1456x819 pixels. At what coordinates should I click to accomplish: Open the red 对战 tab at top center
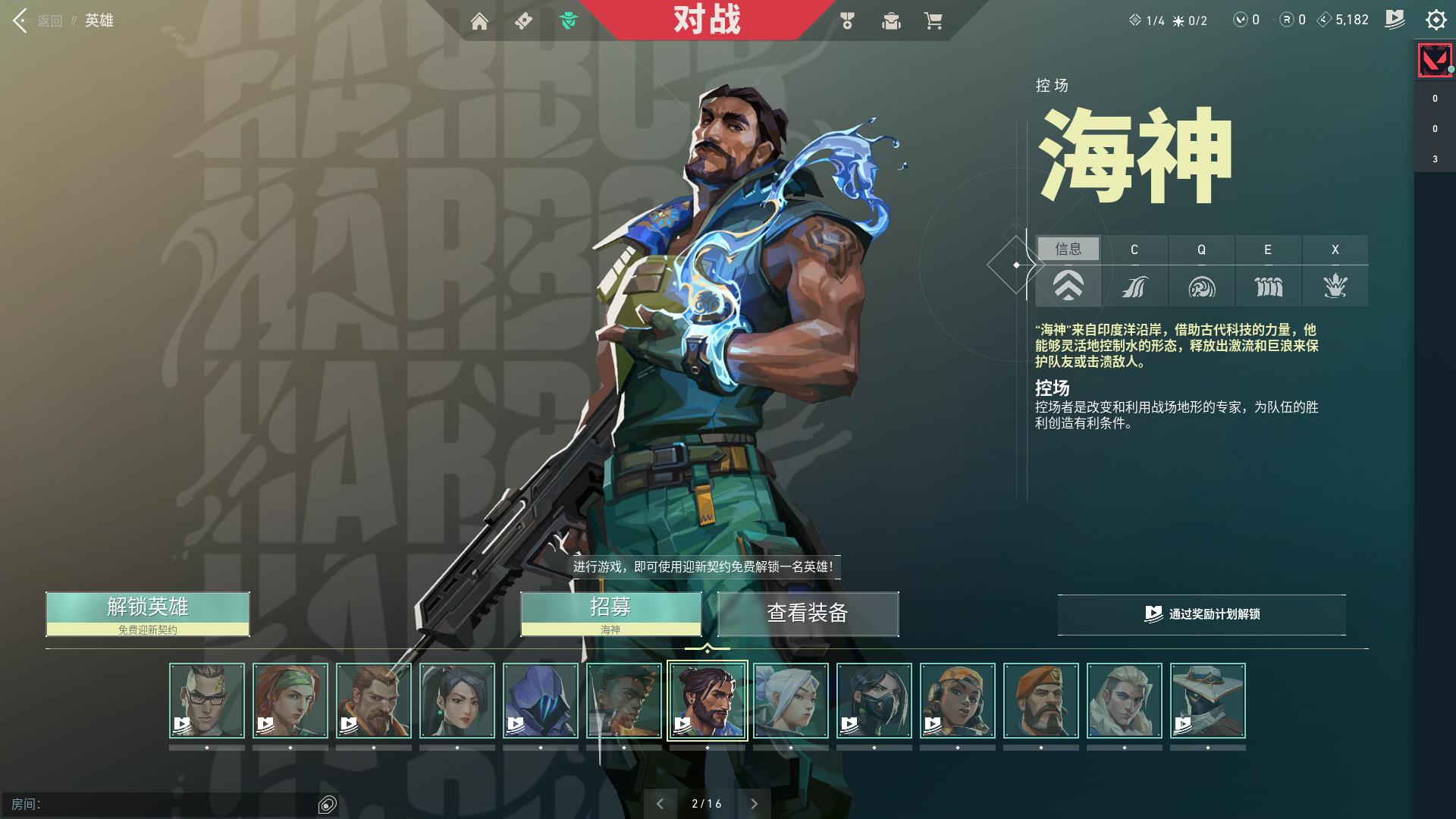705,20
